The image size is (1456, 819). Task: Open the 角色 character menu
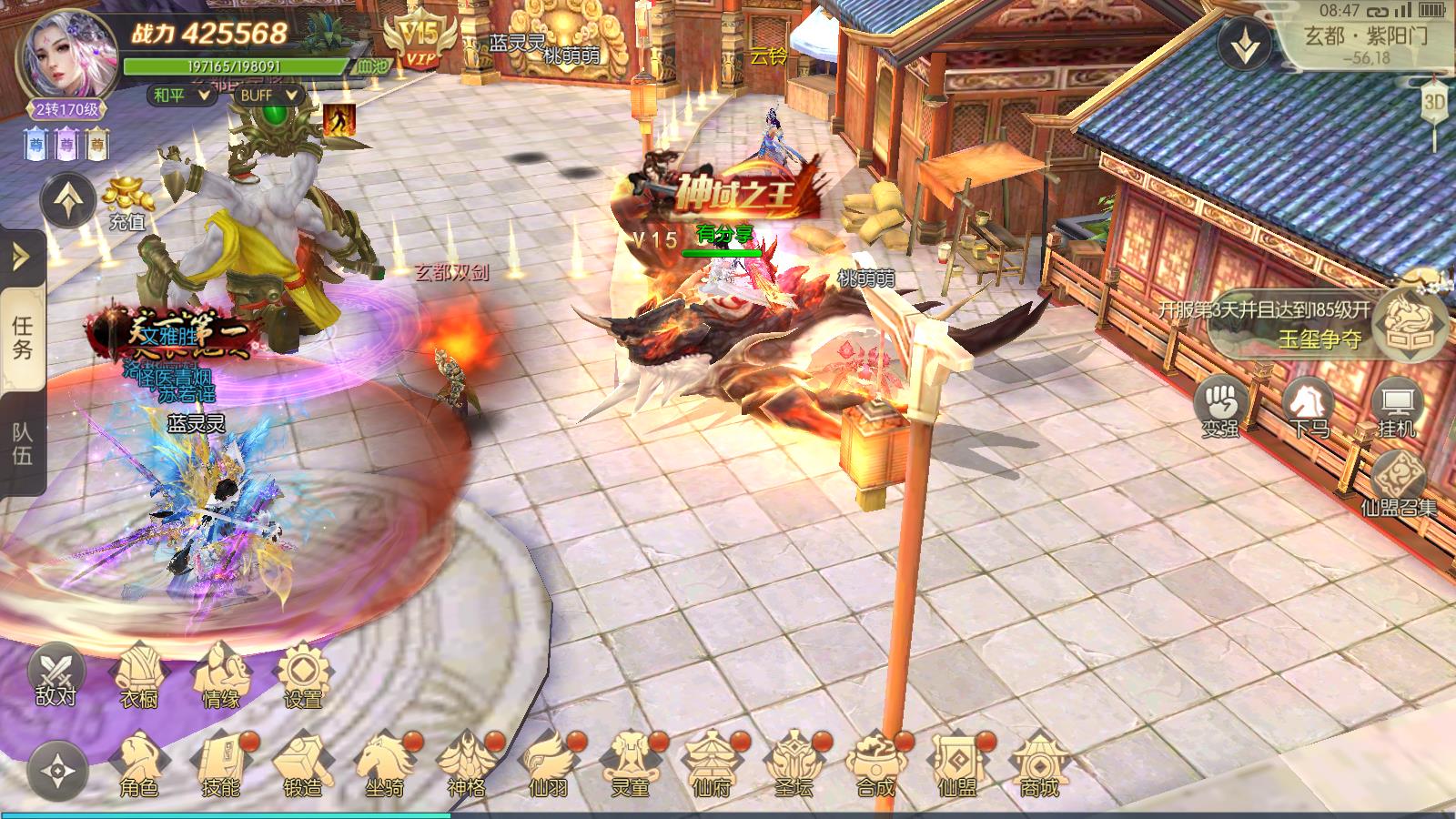pos(139,765)
